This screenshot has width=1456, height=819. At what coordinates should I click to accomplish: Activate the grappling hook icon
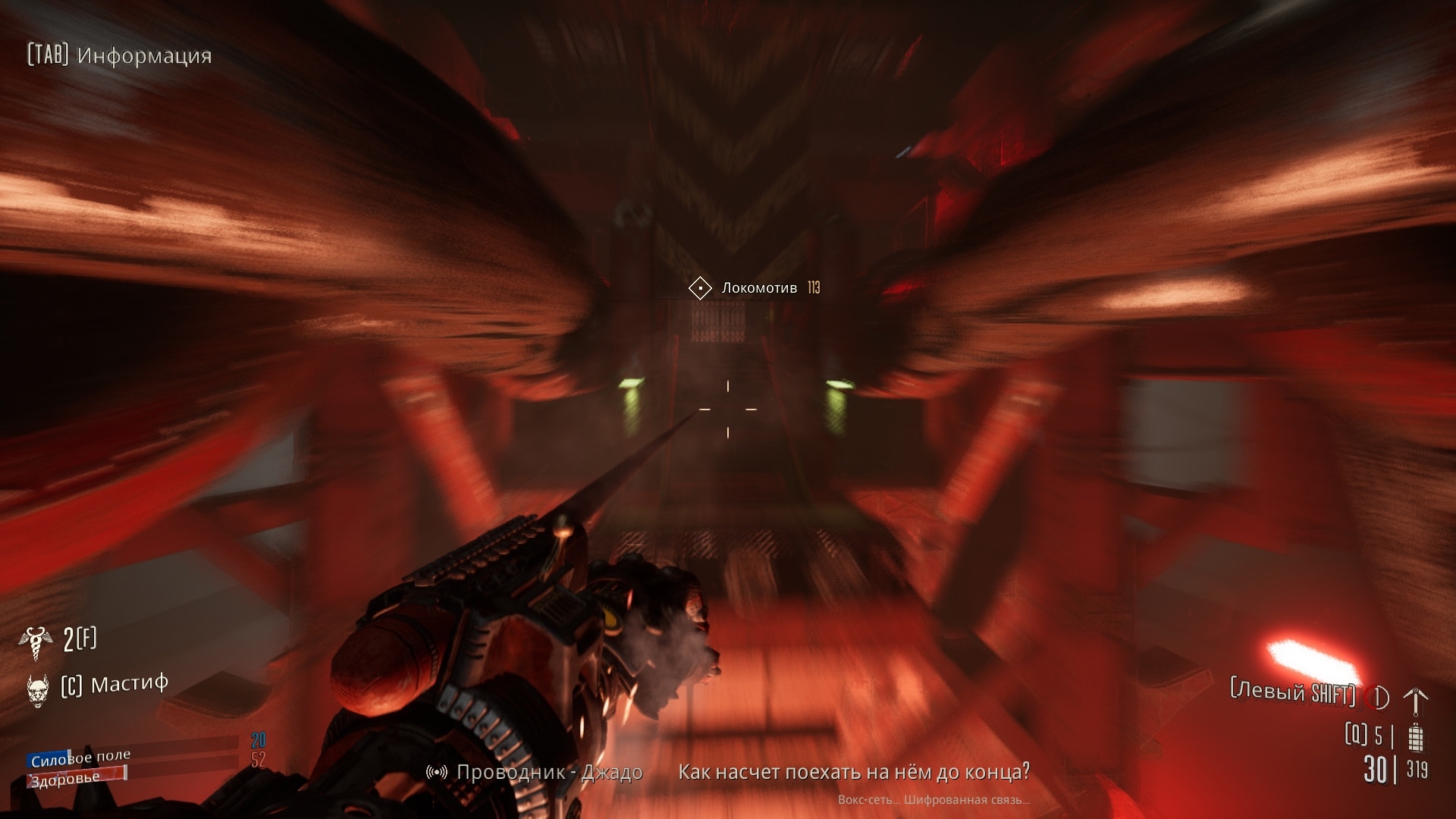tap(1415, 700)
